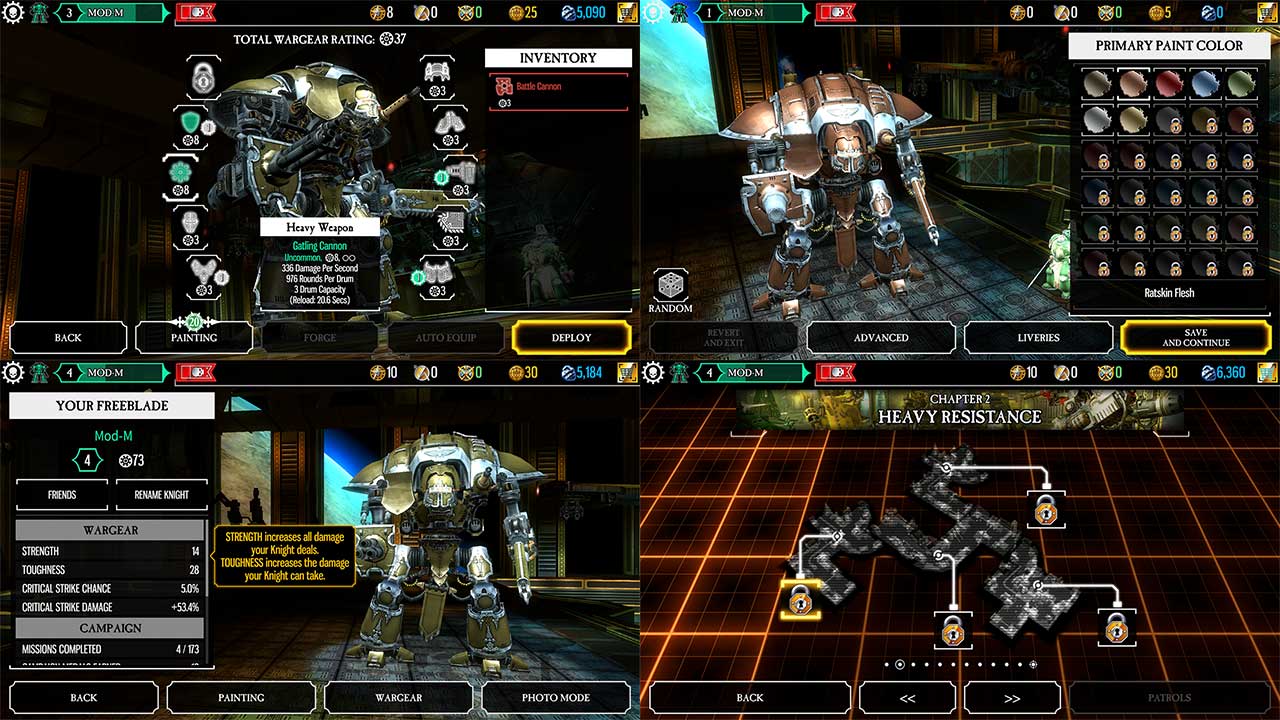Click the knight emblem beside the MOD-M banner
This screenshot has height=720, width=1280.
(38, 14)
